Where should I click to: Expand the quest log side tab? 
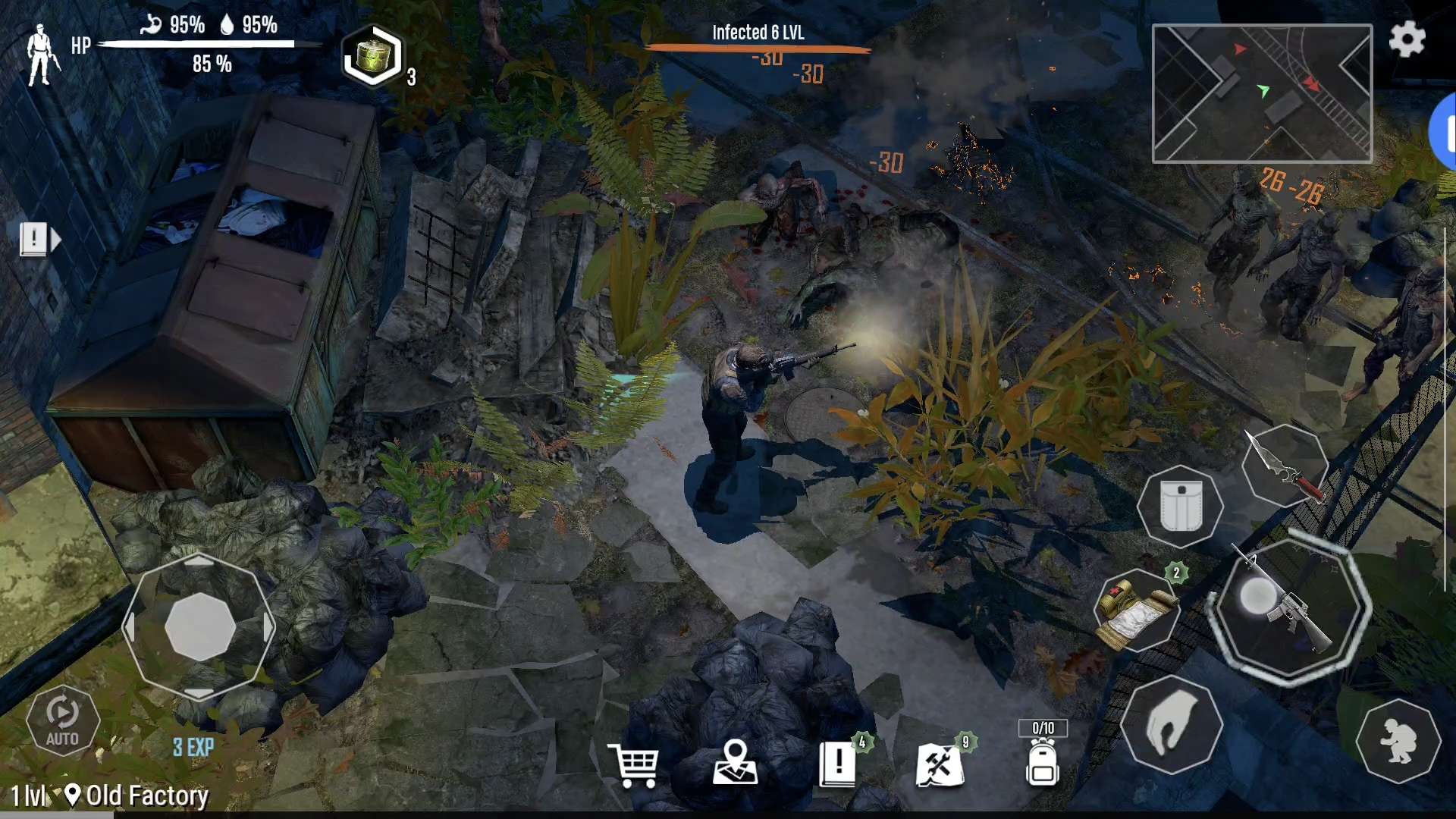point(39,240)
